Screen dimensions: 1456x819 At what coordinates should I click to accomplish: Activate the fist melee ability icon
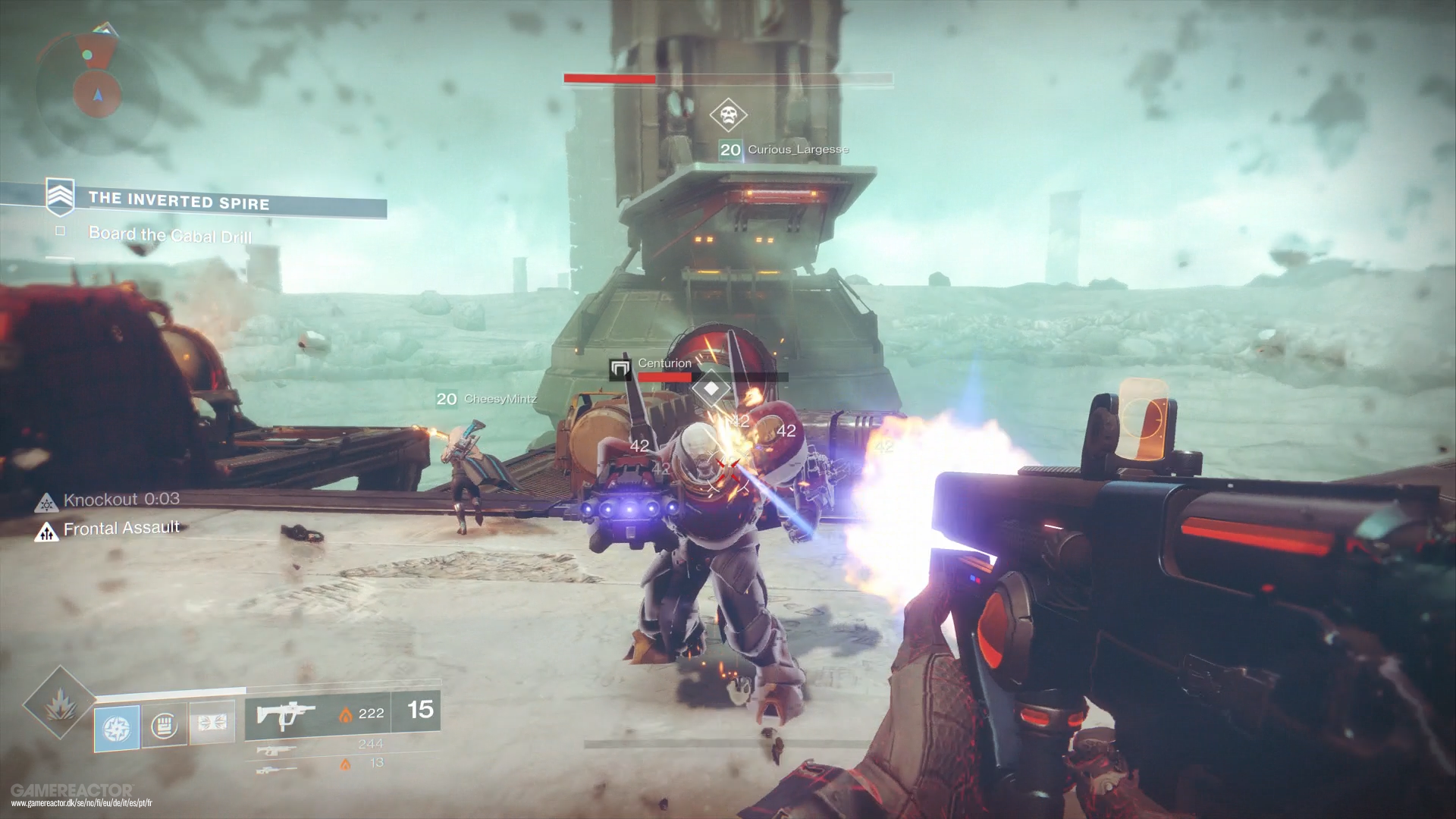(165, 726)
